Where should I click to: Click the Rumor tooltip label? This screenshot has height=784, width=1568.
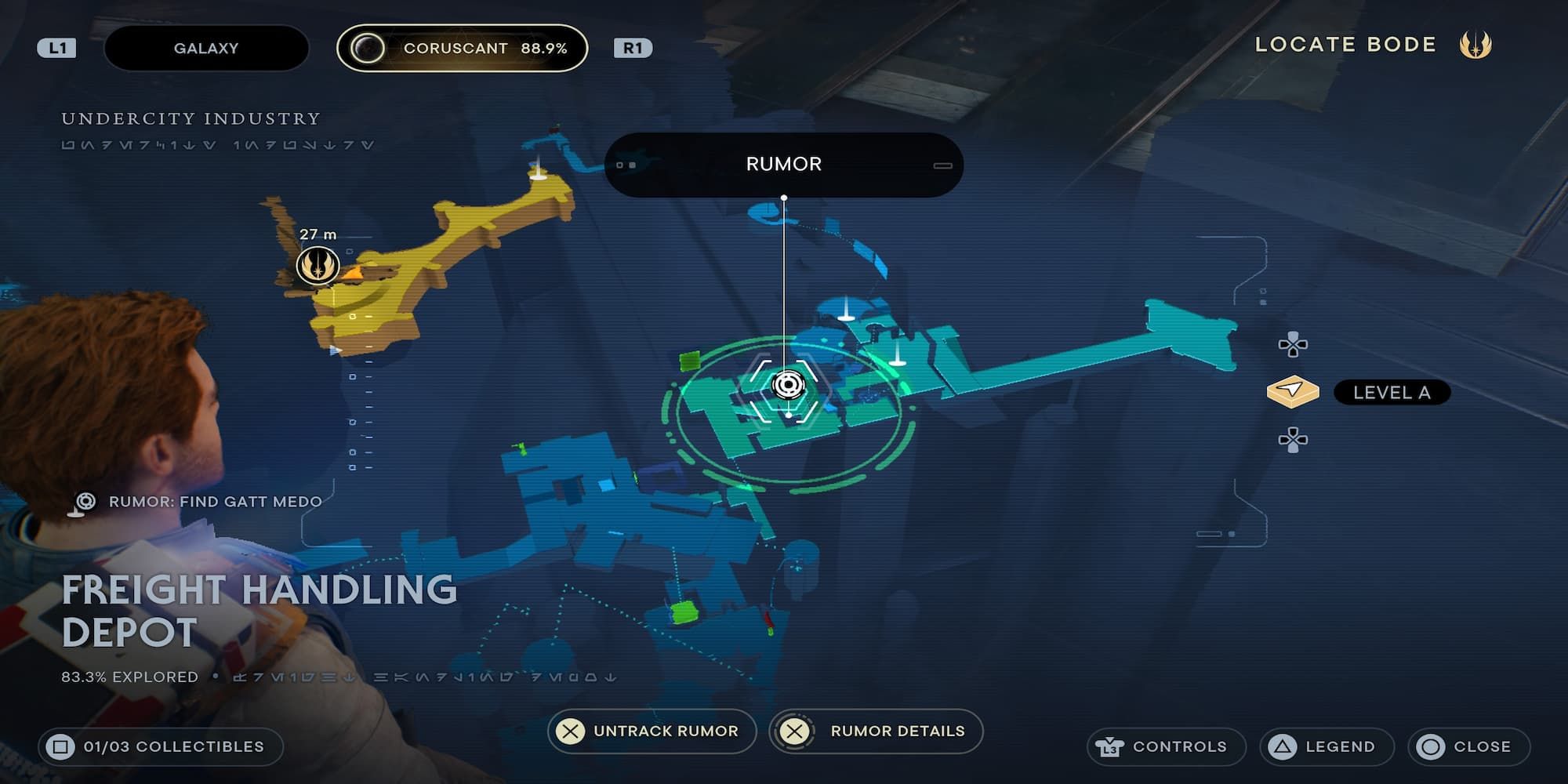click(x=783, y=164)
